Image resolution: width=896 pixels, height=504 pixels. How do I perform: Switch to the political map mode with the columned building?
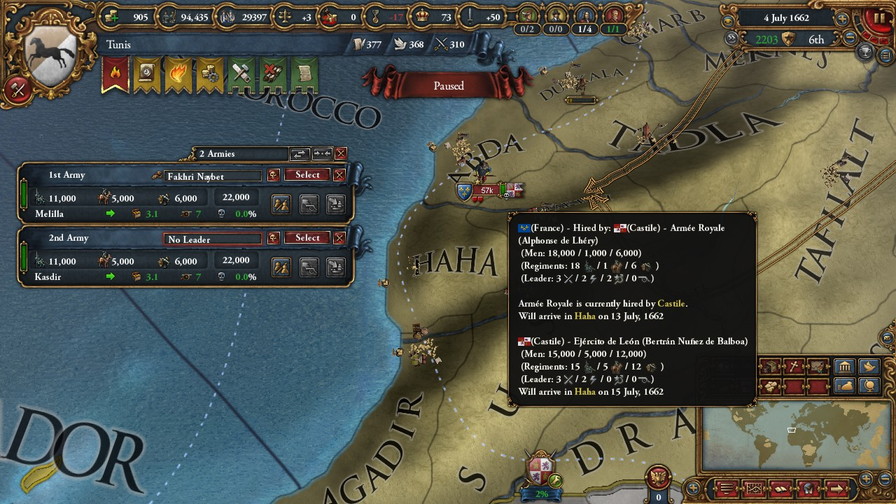(x=843, y=365)
